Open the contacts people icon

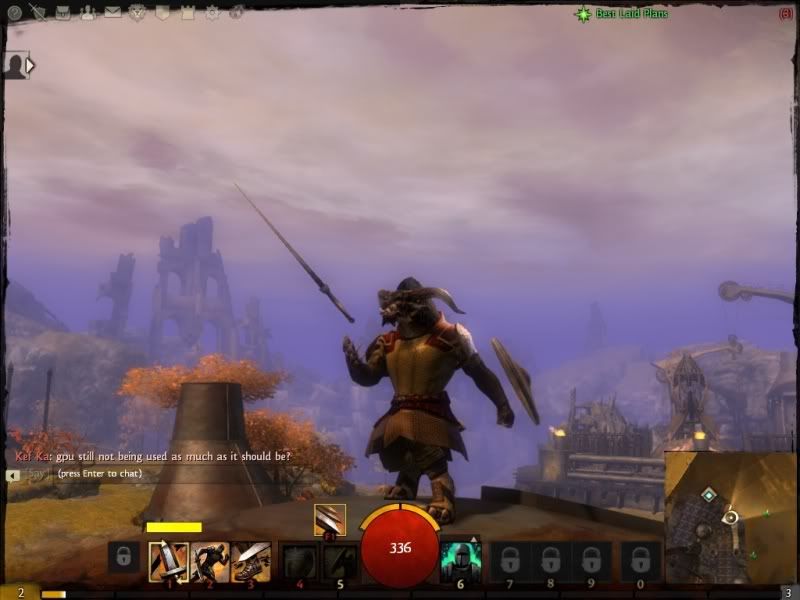coord(88,13)
